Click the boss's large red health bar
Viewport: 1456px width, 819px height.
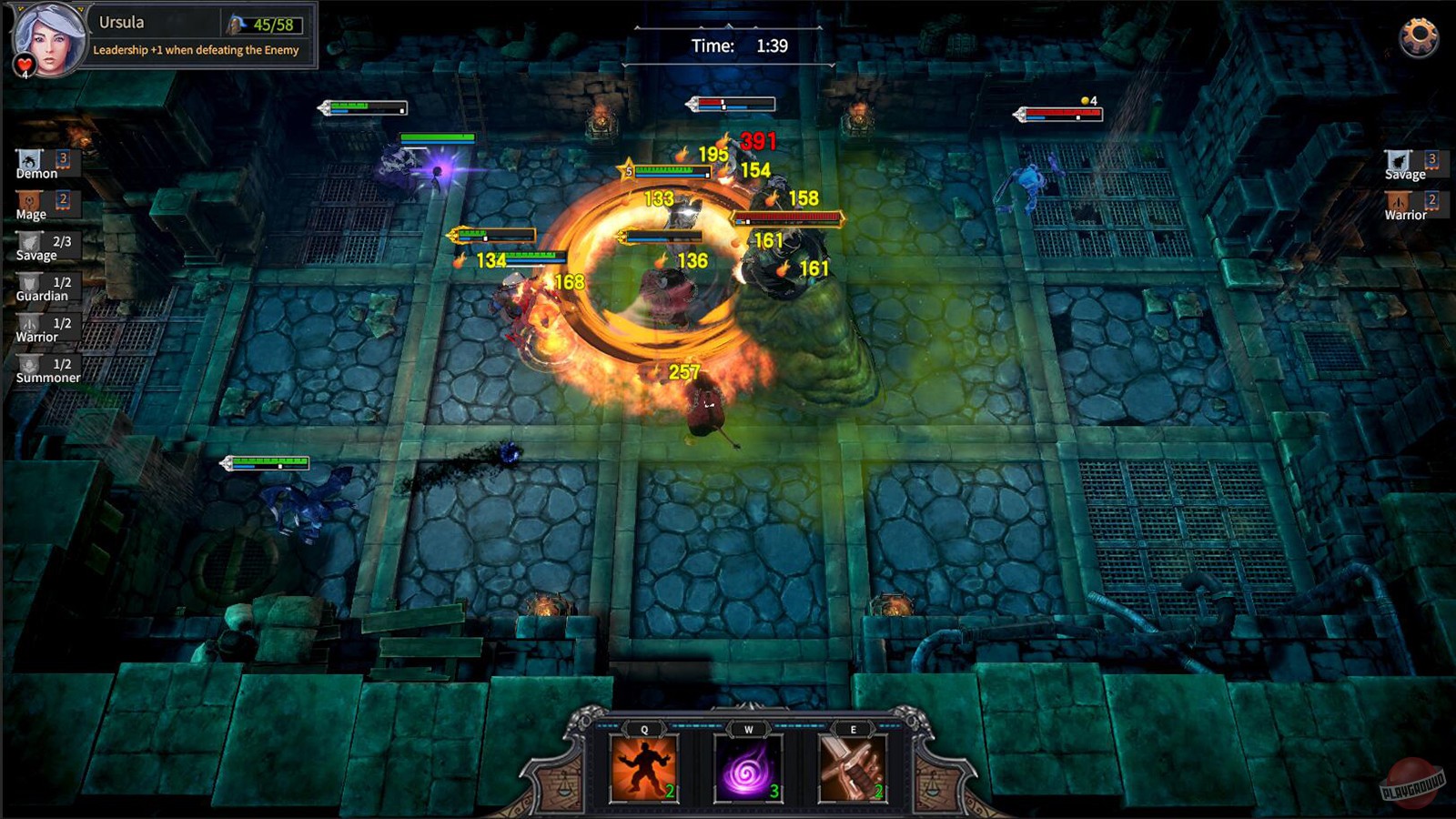tap(788, 217)
